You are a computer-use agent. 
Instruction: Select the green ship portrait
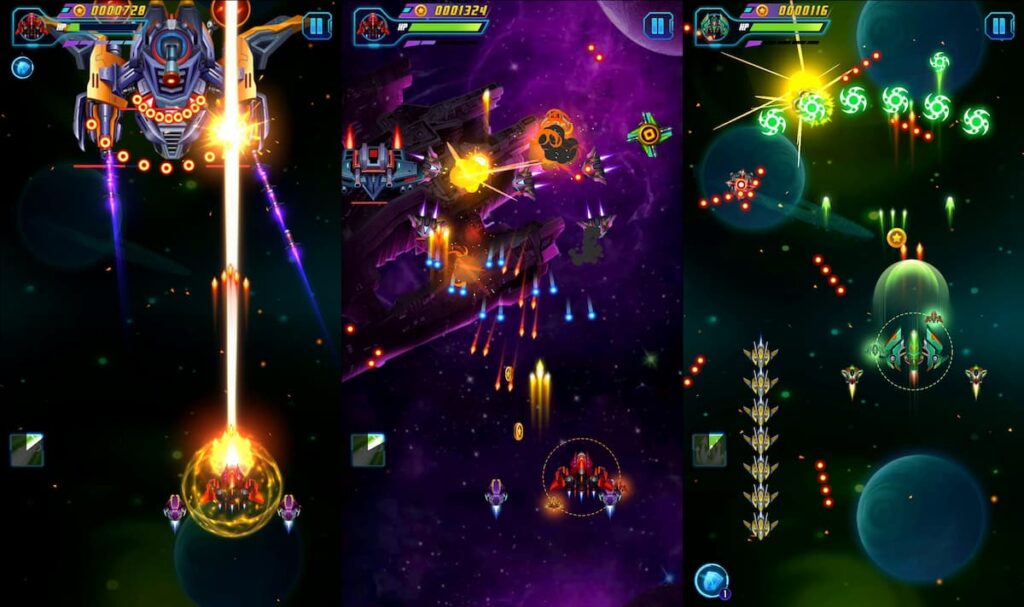[714, 26]
